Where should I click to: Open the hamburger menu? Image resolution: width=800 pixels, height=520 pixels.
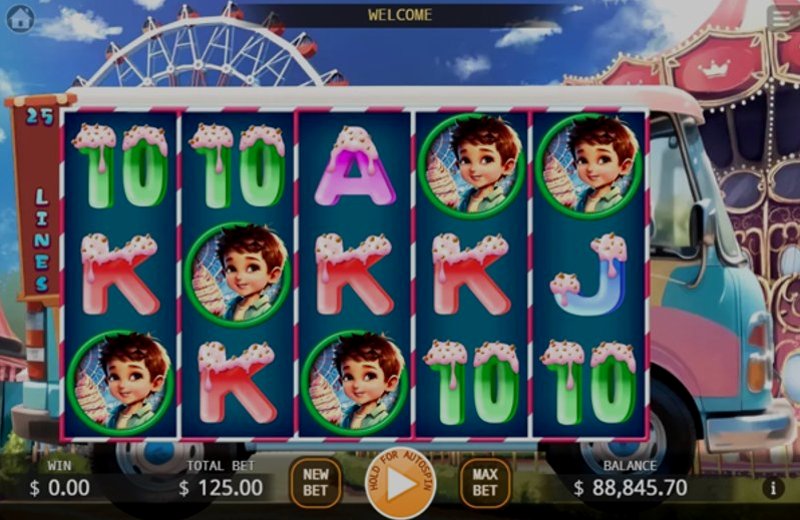point(782,17)
